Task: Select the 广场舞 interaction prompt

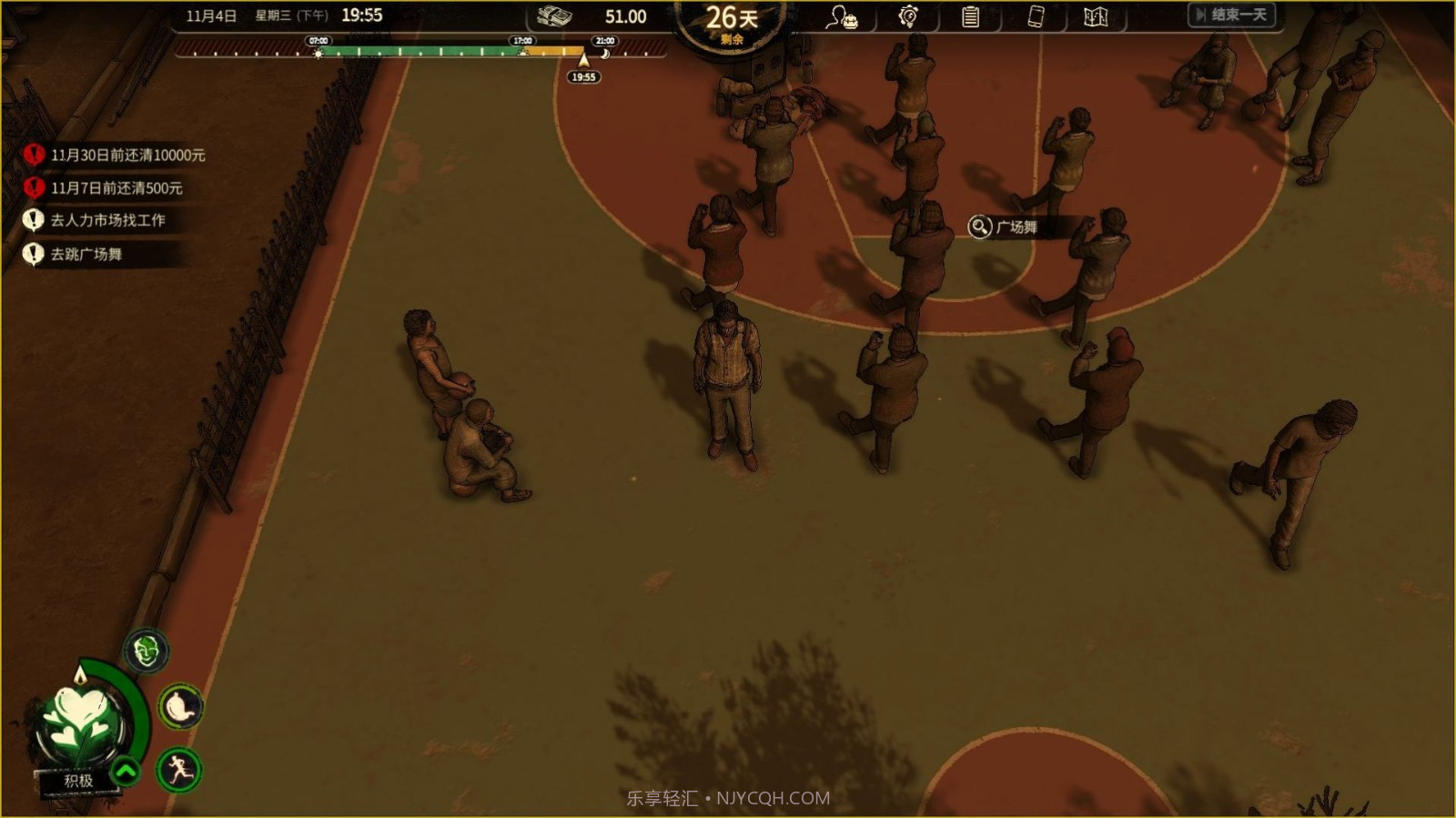Action: 1005,227
